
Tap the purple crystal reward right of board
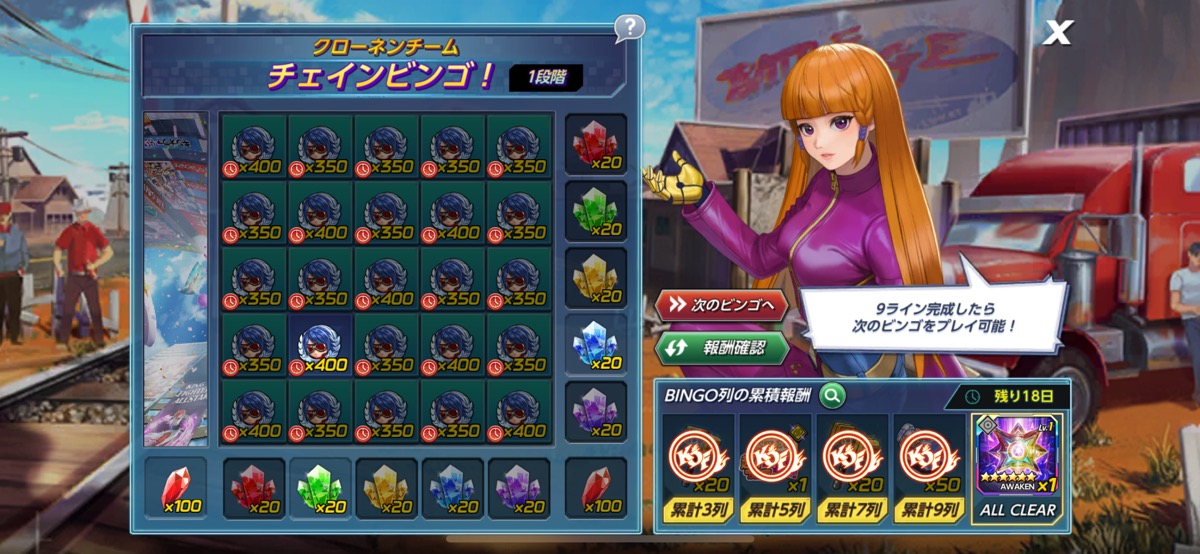point(596,411)
